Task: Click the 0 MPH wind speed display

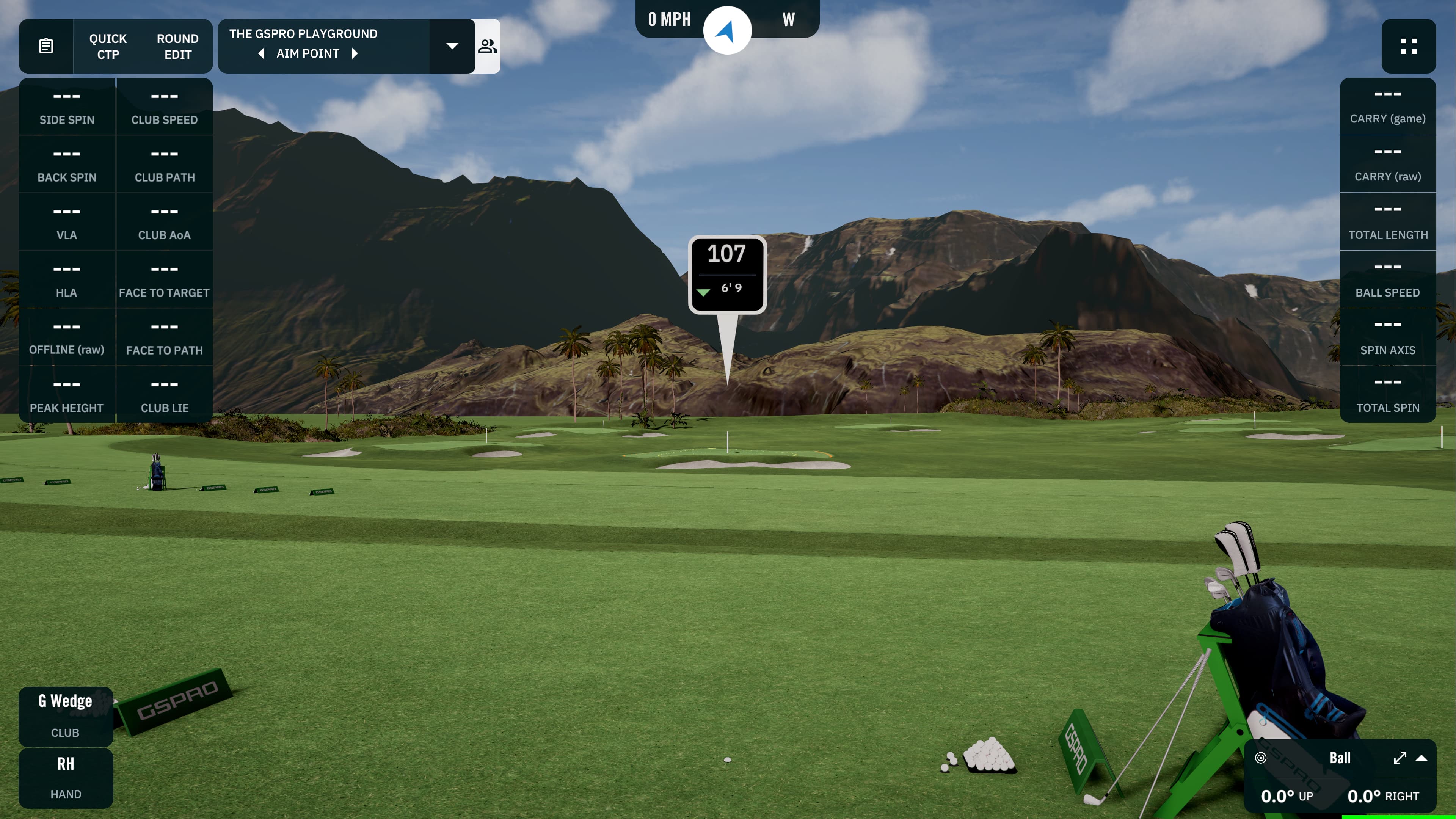Action: [x=669, y=19]
